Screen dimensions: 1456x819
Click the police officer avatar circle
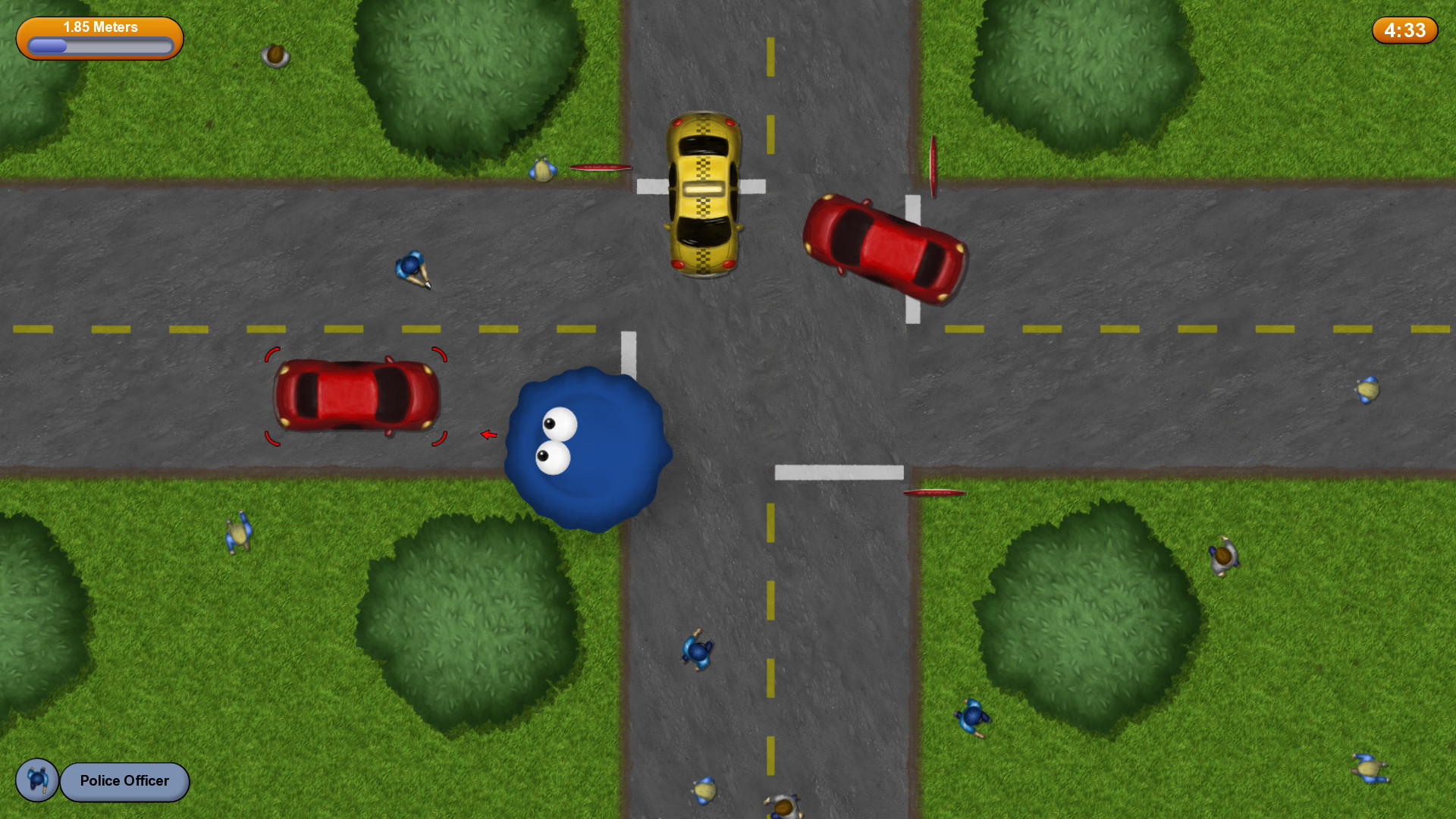point(36,781)
